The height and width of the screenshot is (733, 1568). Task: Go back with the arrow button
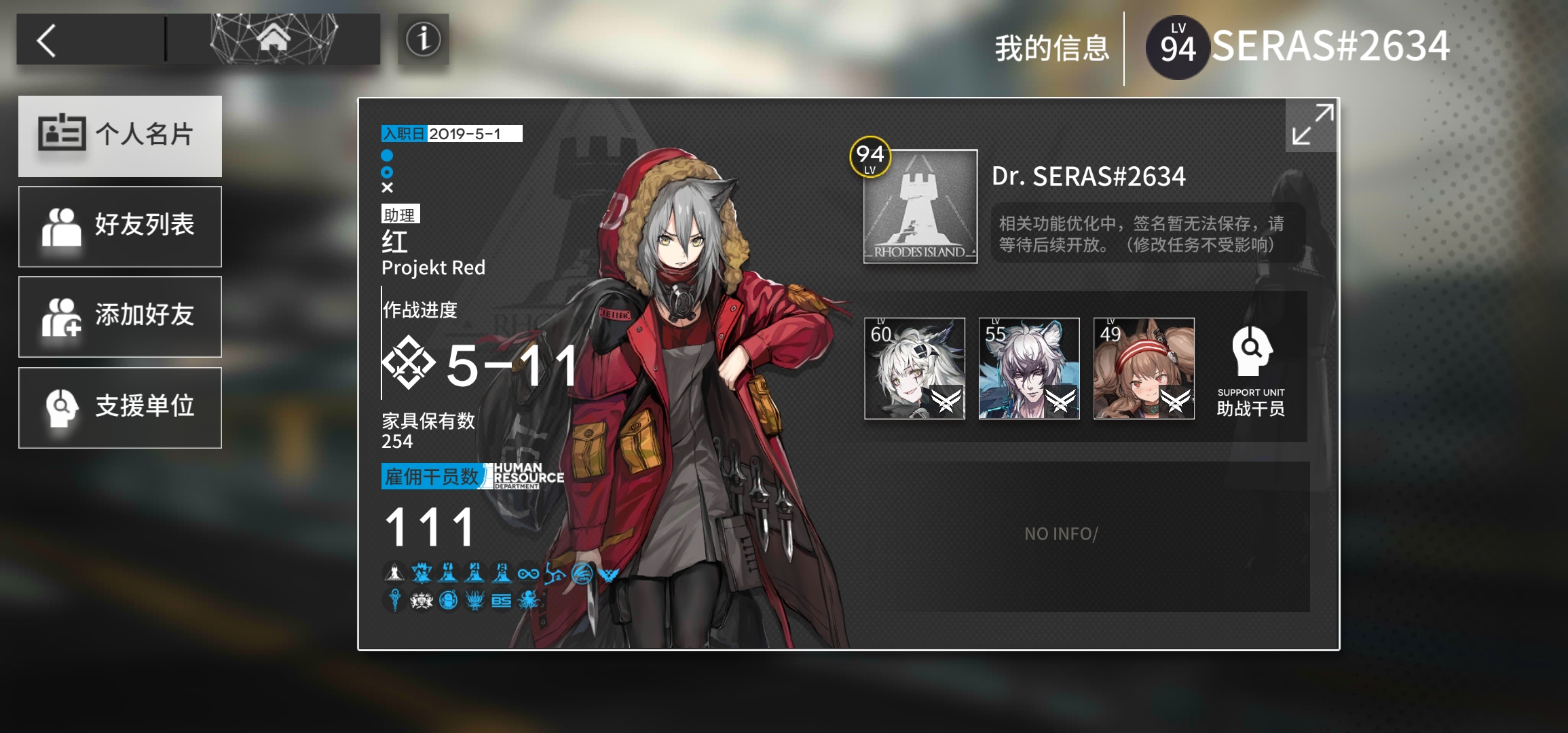(x=48, y=41)
